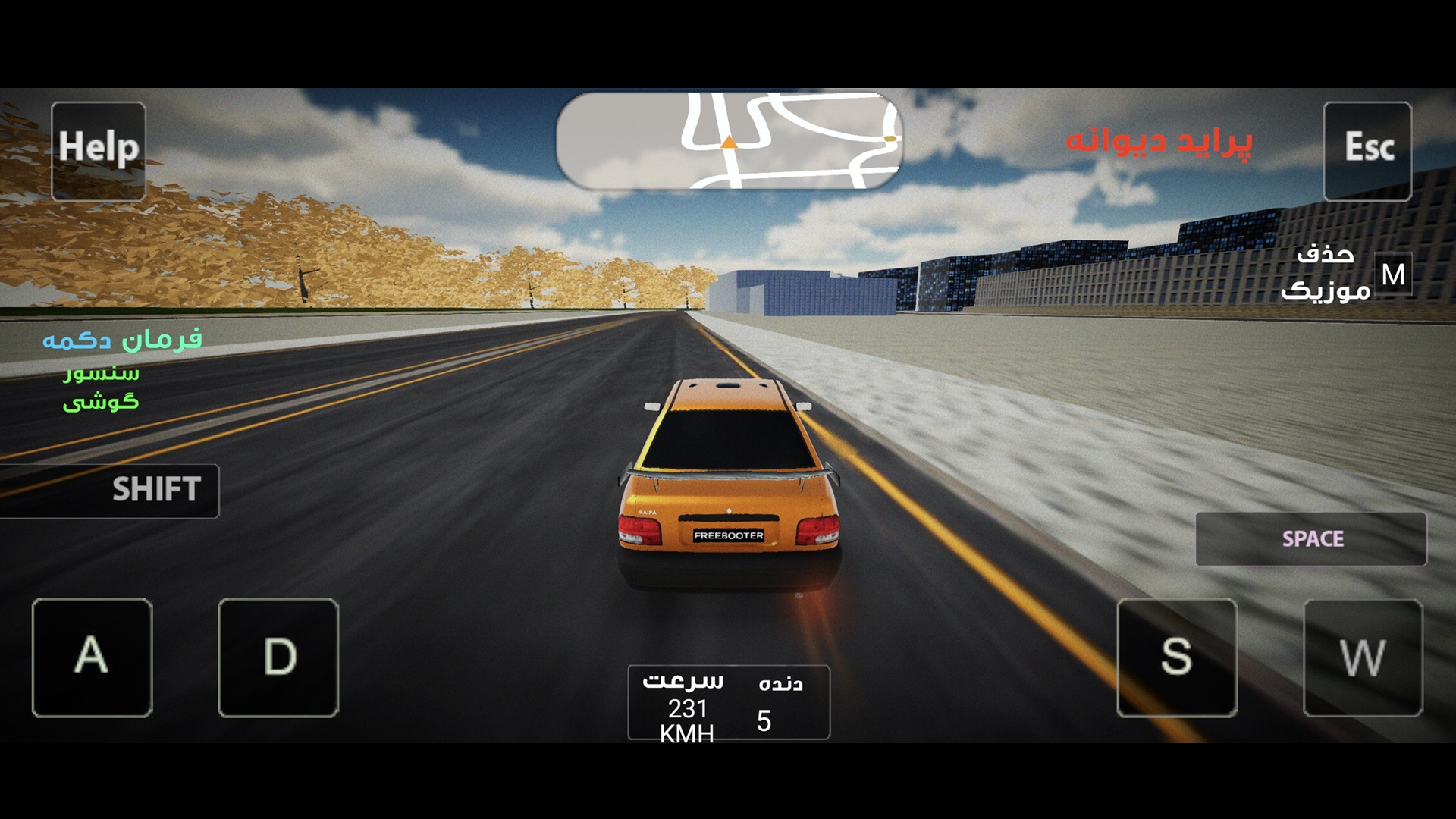Brake using the S button
The width and height of the screenshot is (1456, 819).
pos(1176,657)
